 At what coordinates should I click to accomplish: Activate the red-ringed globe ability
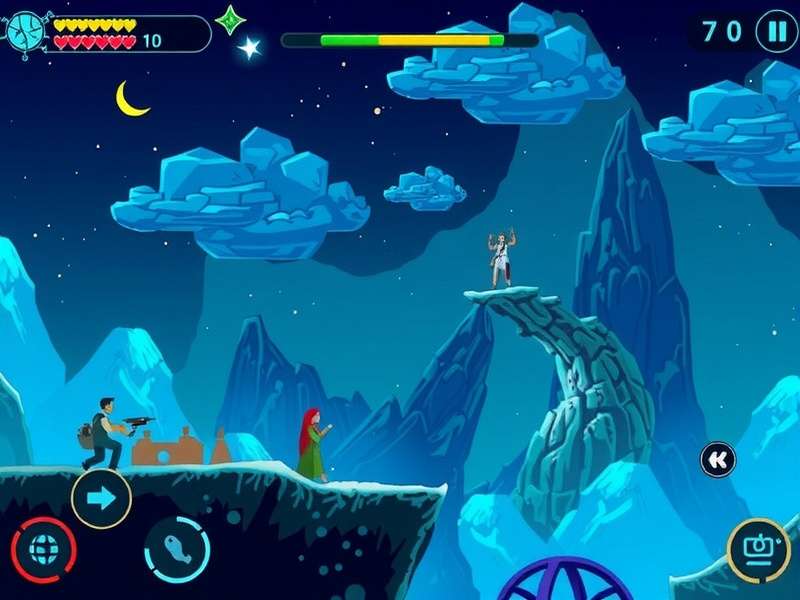click(x=43, y=551)
